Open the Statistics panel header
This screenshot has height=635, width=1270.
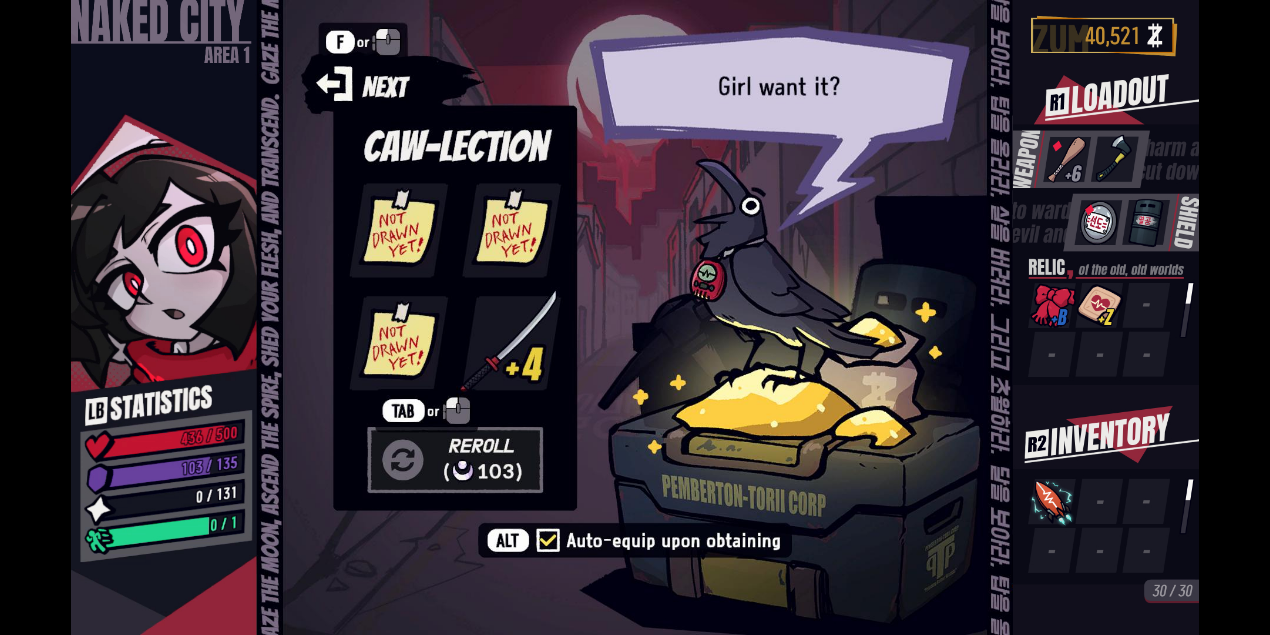point(150,405)
